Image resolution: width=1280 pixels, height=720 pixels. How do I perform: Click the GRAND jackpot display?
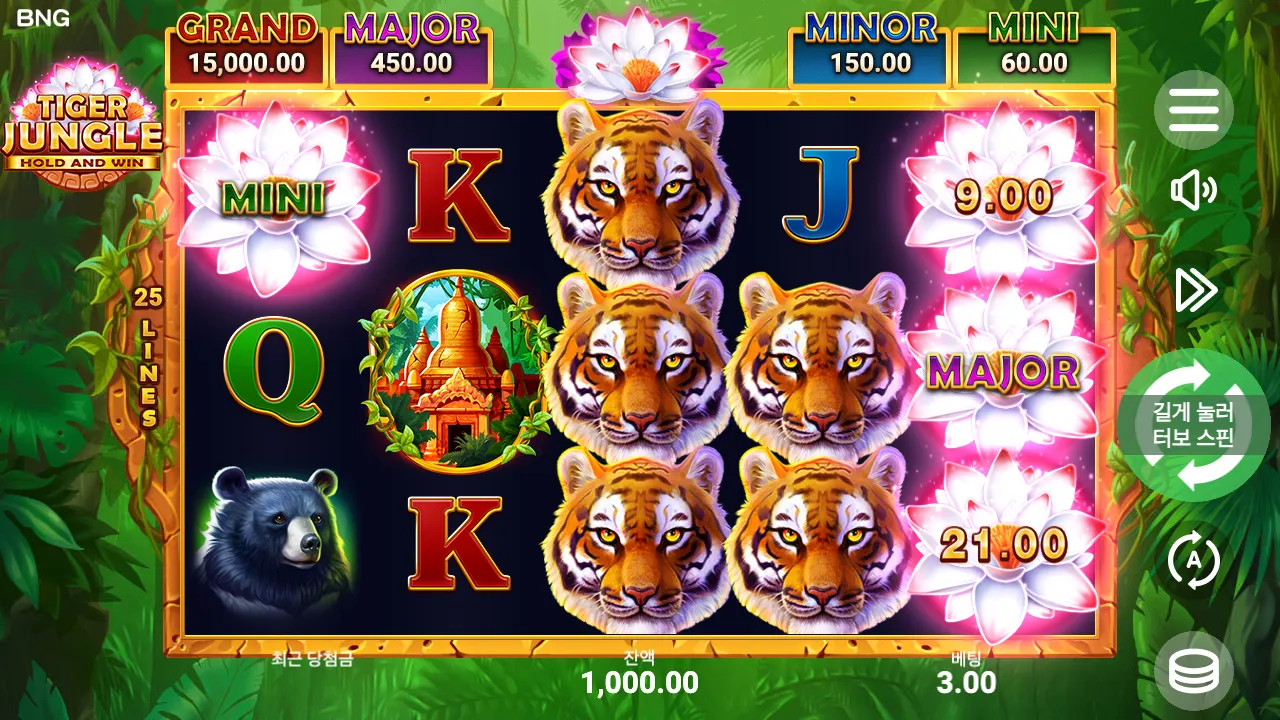247,45
